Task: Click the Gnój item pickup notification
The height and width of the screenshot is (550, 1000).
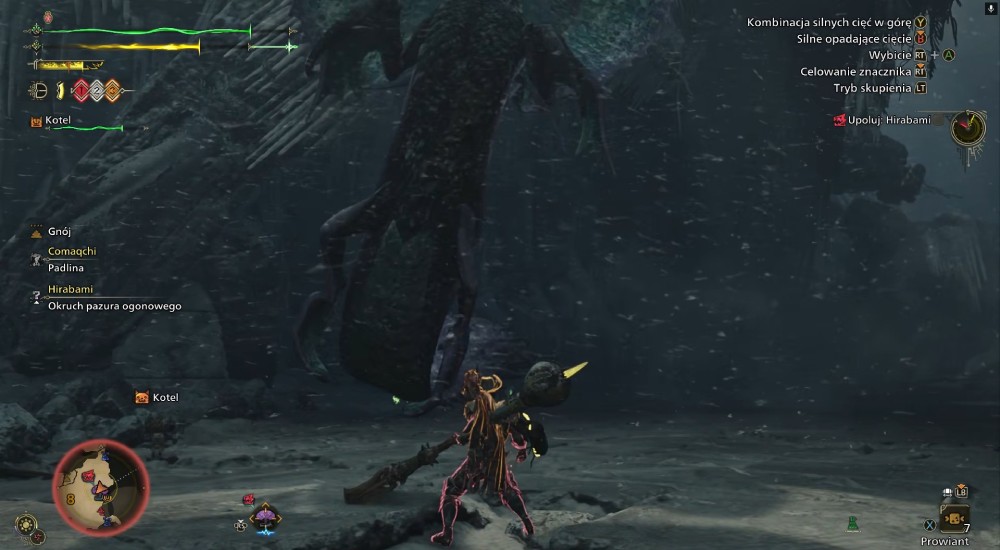Action: pyautogui.click(x=58, y=231)
